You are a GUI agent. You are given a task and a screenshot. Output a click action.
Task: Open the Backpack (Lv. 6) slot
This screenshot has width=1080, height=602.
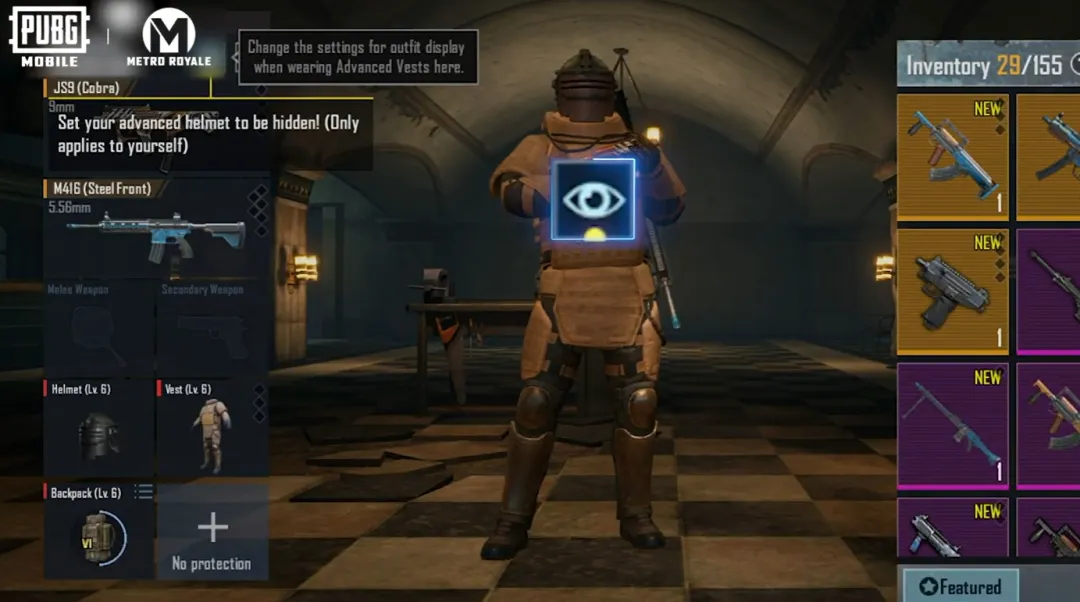tap(98, 532)
